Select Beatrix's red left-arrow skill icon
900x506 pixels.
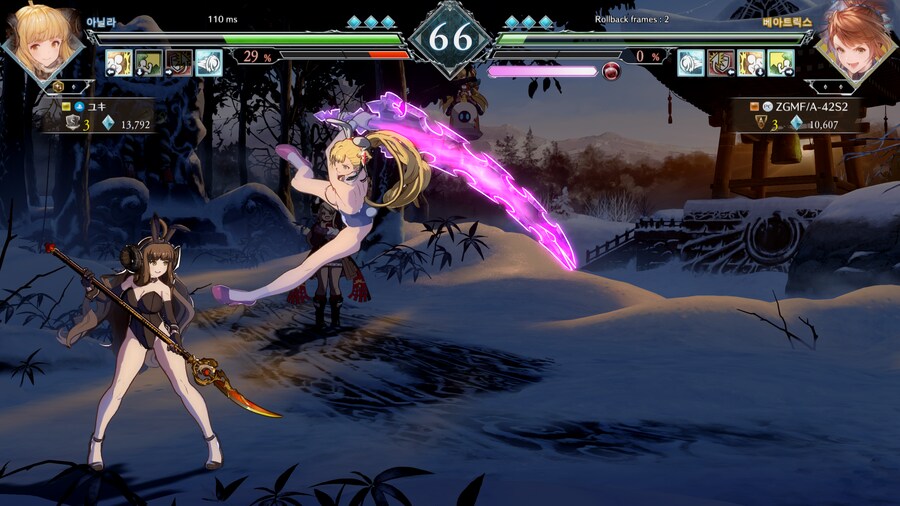pyautogui.click(x=721, y=63)
